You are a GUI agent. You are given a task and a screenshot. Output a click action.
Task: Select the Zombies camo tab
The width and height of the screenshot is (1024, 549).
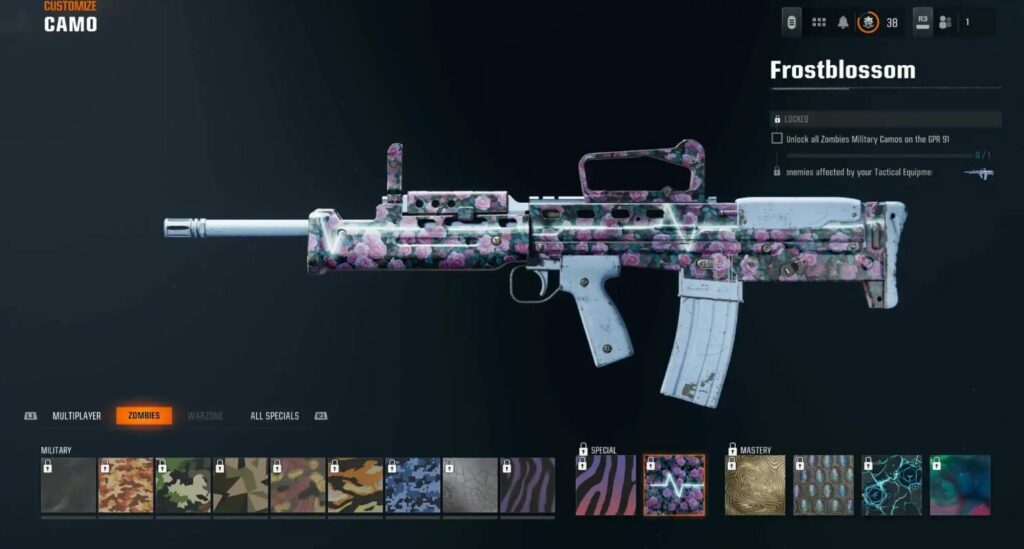(x=144, y=416)
